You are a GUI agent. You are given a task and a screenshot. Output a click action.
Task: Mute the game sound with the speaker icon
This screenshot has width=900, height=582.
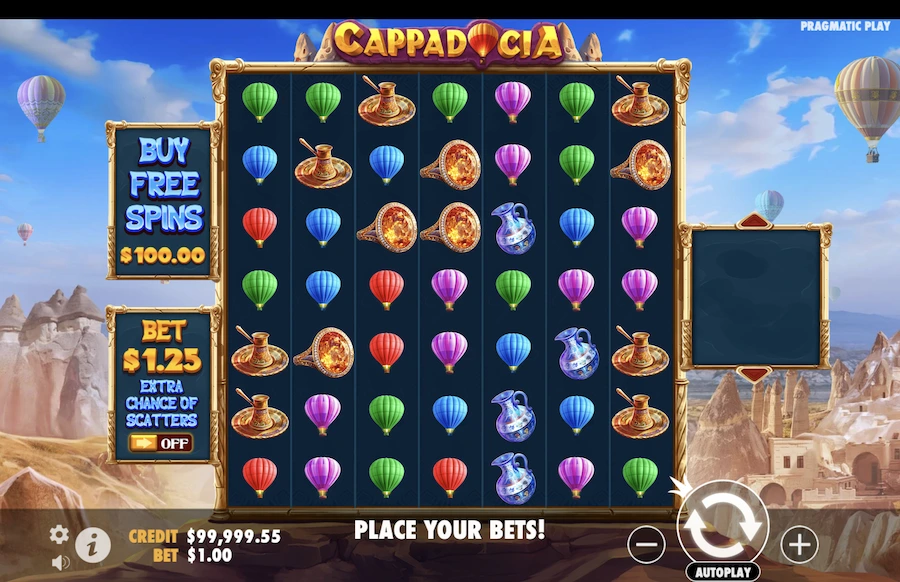[x=60, y=562]
